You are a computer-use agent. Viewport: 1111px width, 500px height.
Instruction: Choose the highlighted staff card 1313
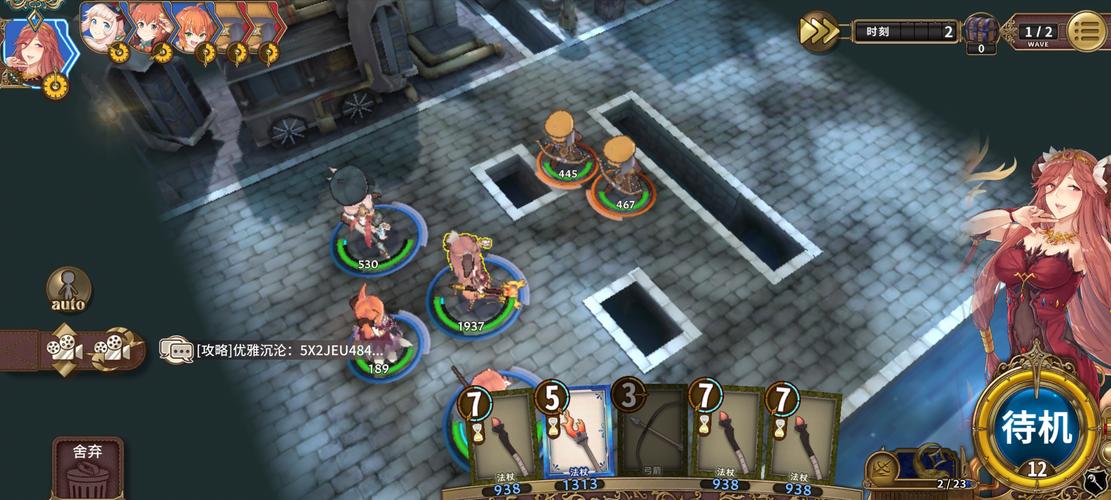click(577, 432)
